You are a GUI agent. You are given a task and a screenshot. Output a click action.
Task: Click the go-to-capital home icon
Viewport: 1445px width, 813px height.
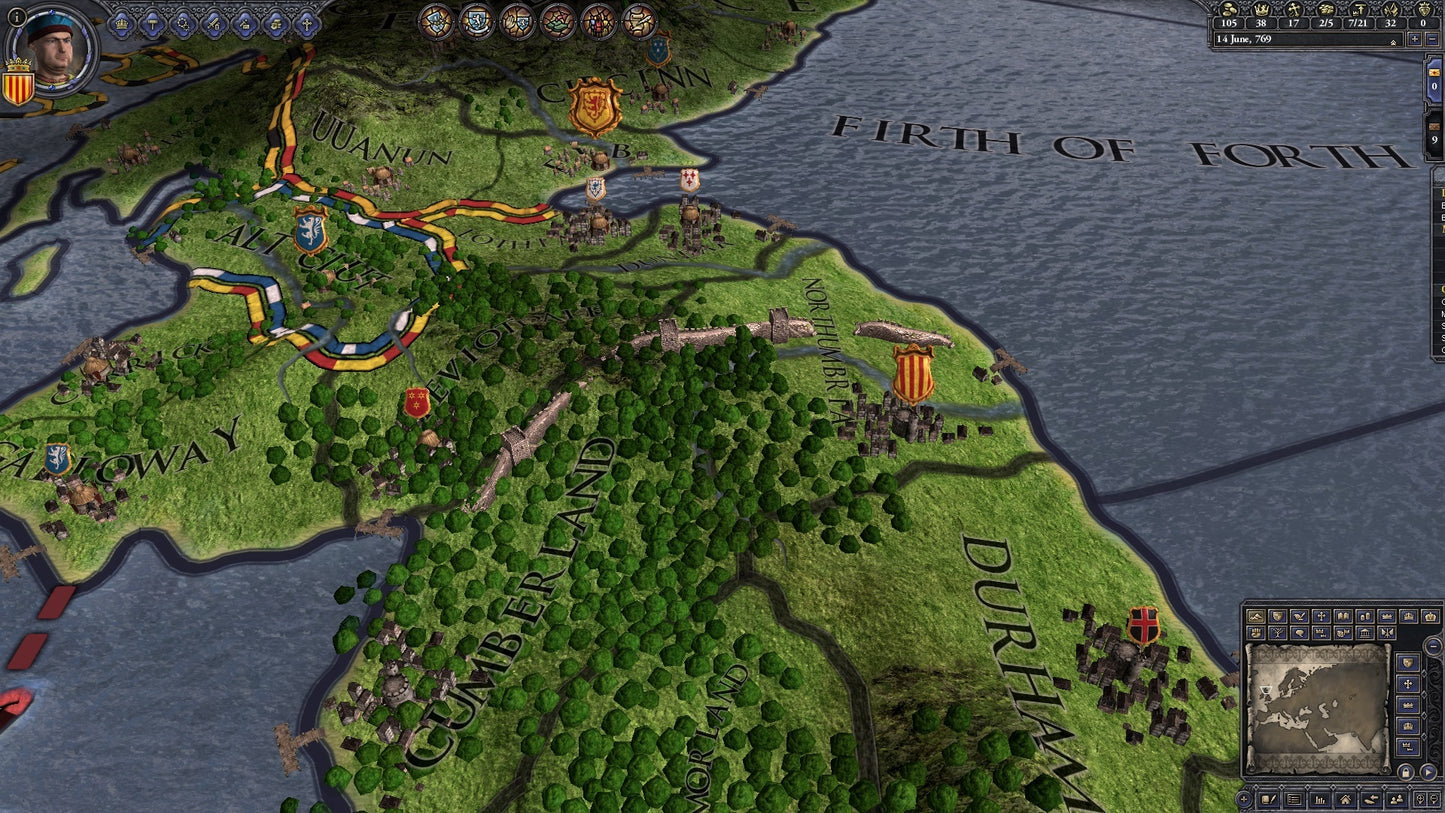coord(1344,799)
